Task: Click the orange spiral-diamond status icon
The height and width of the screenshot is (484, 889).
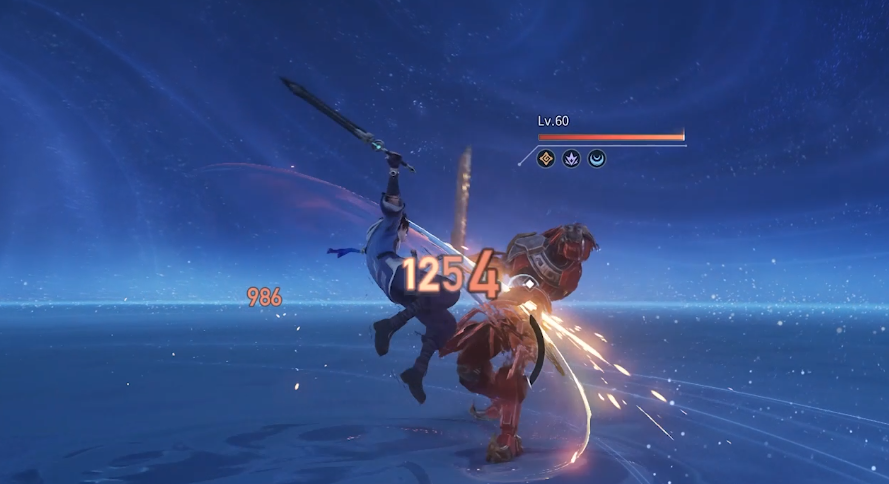Action: point(546,158)
